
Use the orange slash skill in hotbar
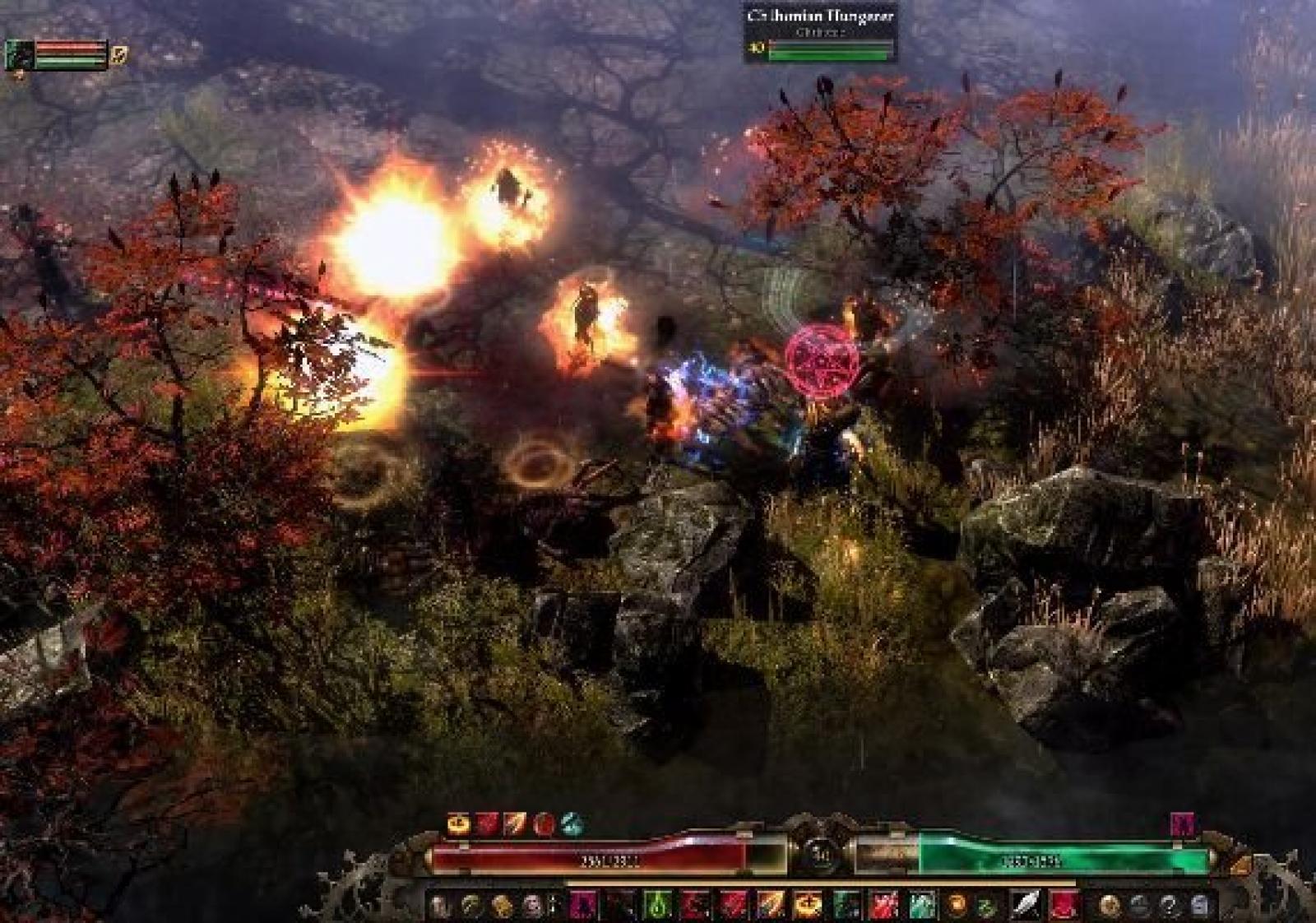tap(771, 905)
